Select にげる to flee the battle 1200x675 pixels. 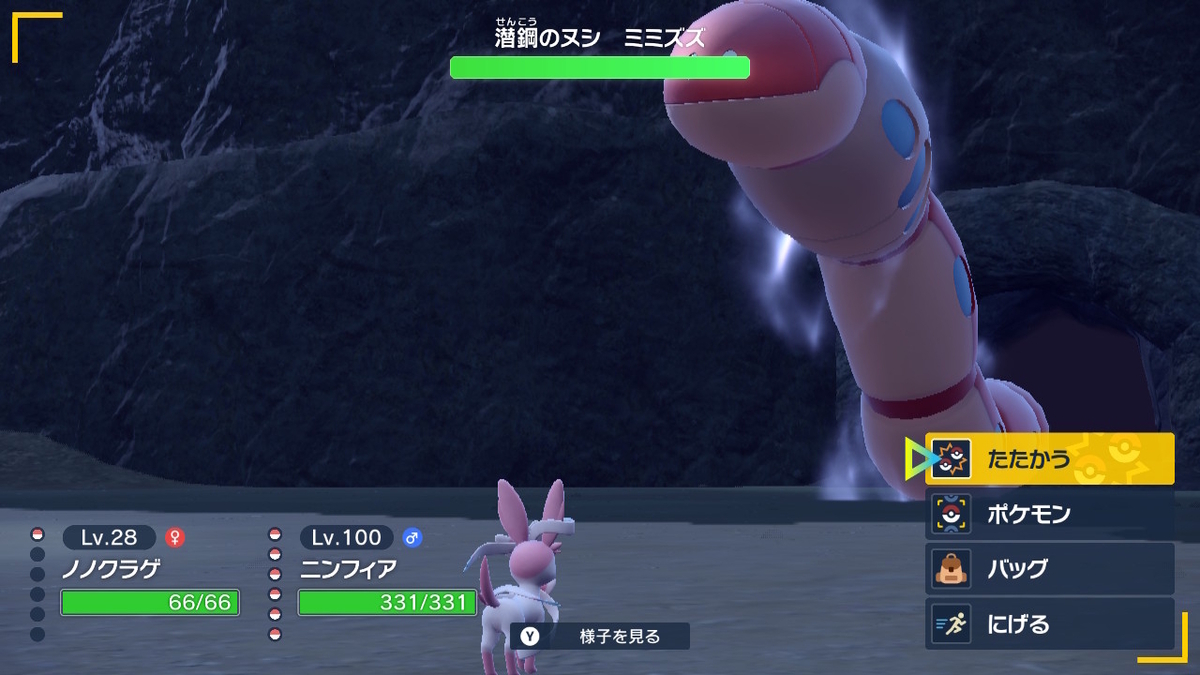[1048, 624]
